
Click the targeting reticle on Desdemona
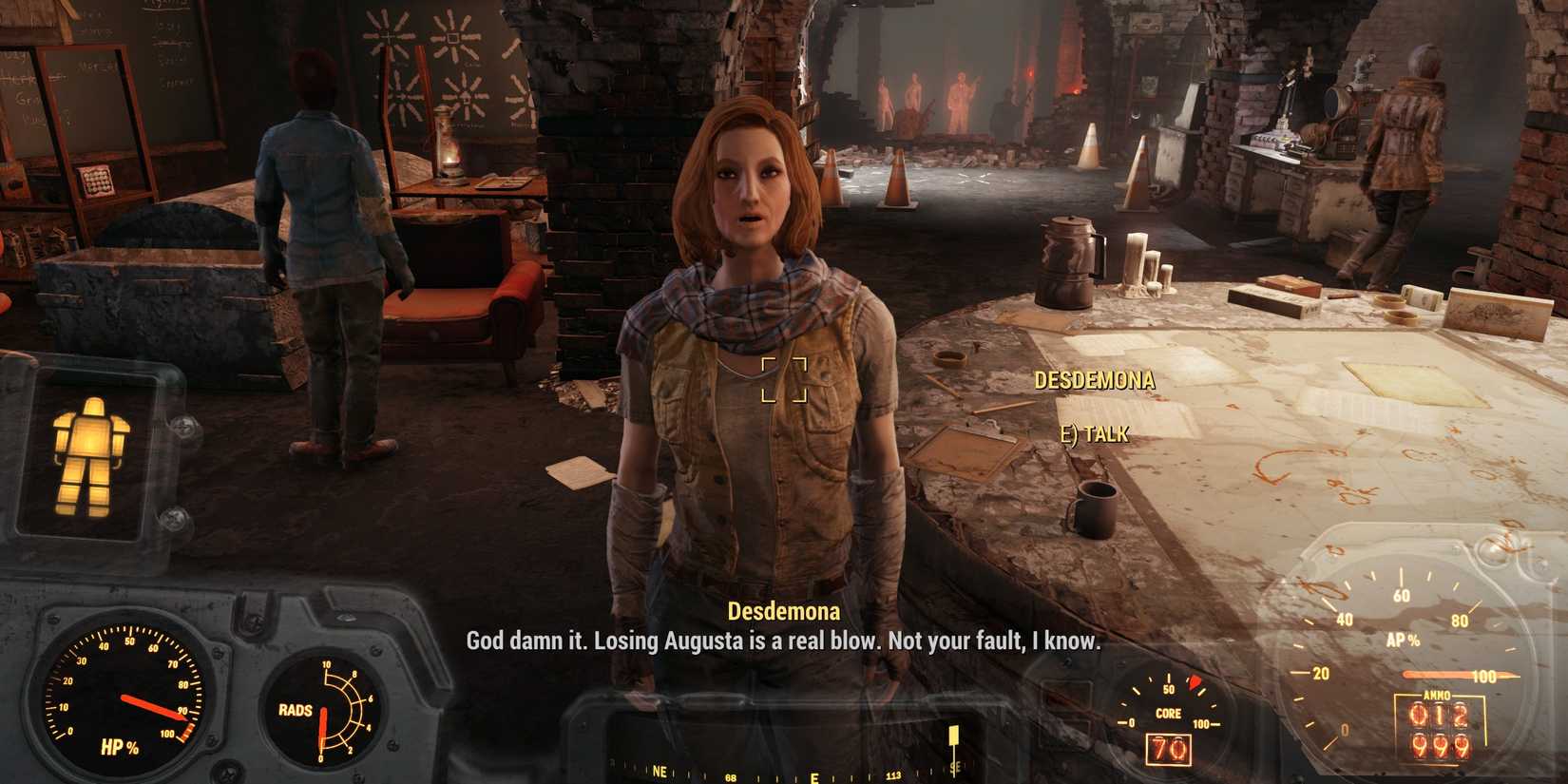click(x=783, y=379)
